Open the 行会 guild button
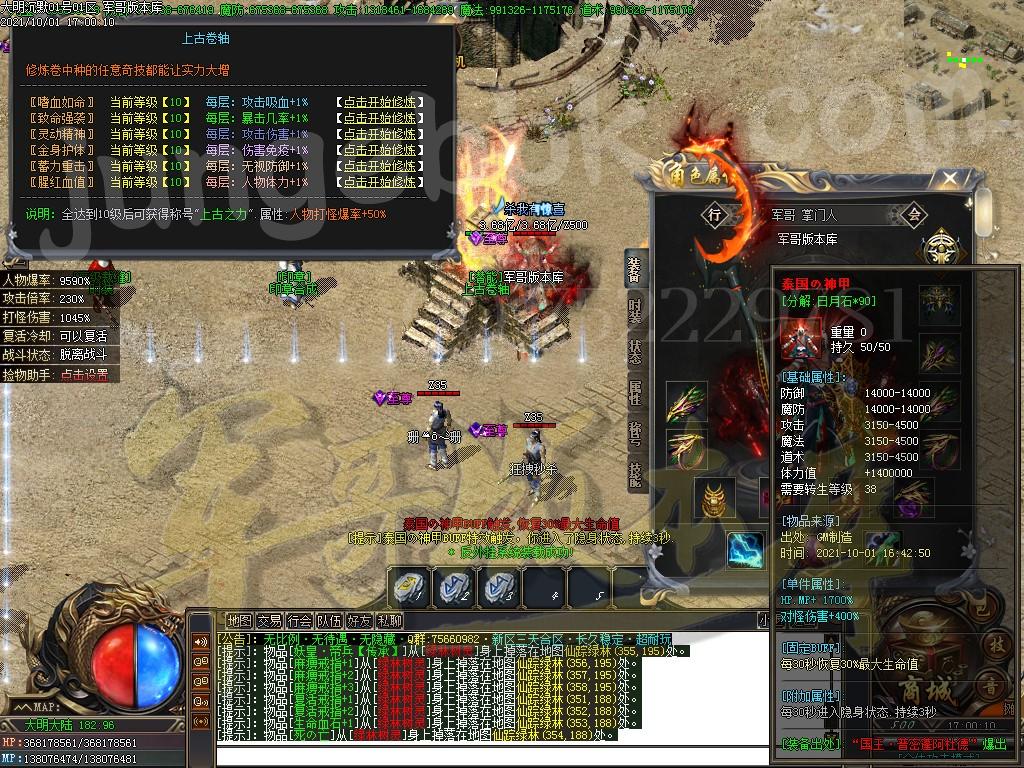The image size is (1024, 768). (x=299, y=621)
